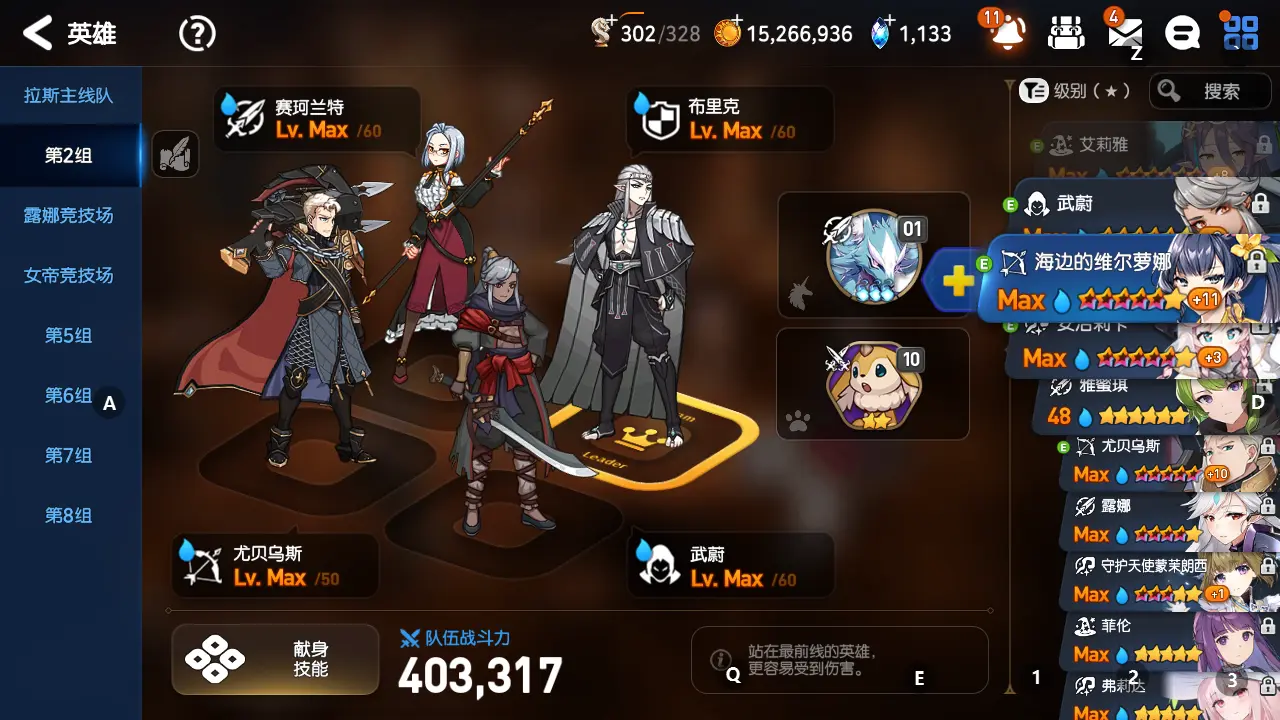Open the chat speech bubble
This screenshot has width=1280, height=720.
[1183, 34]
